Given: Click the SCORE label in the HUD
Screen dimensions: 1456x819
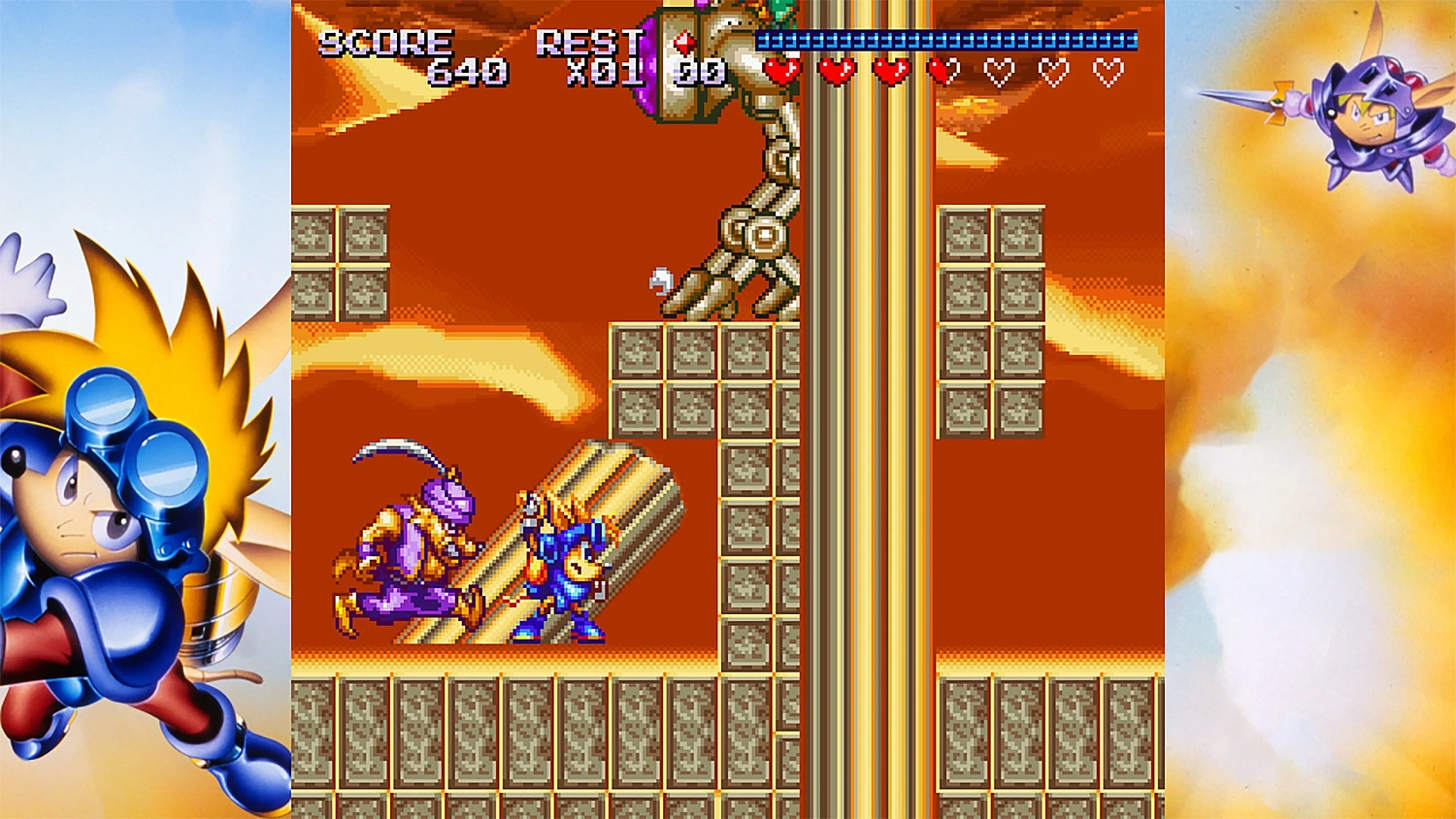Looking at the screenshot, I should click(385, 42).
